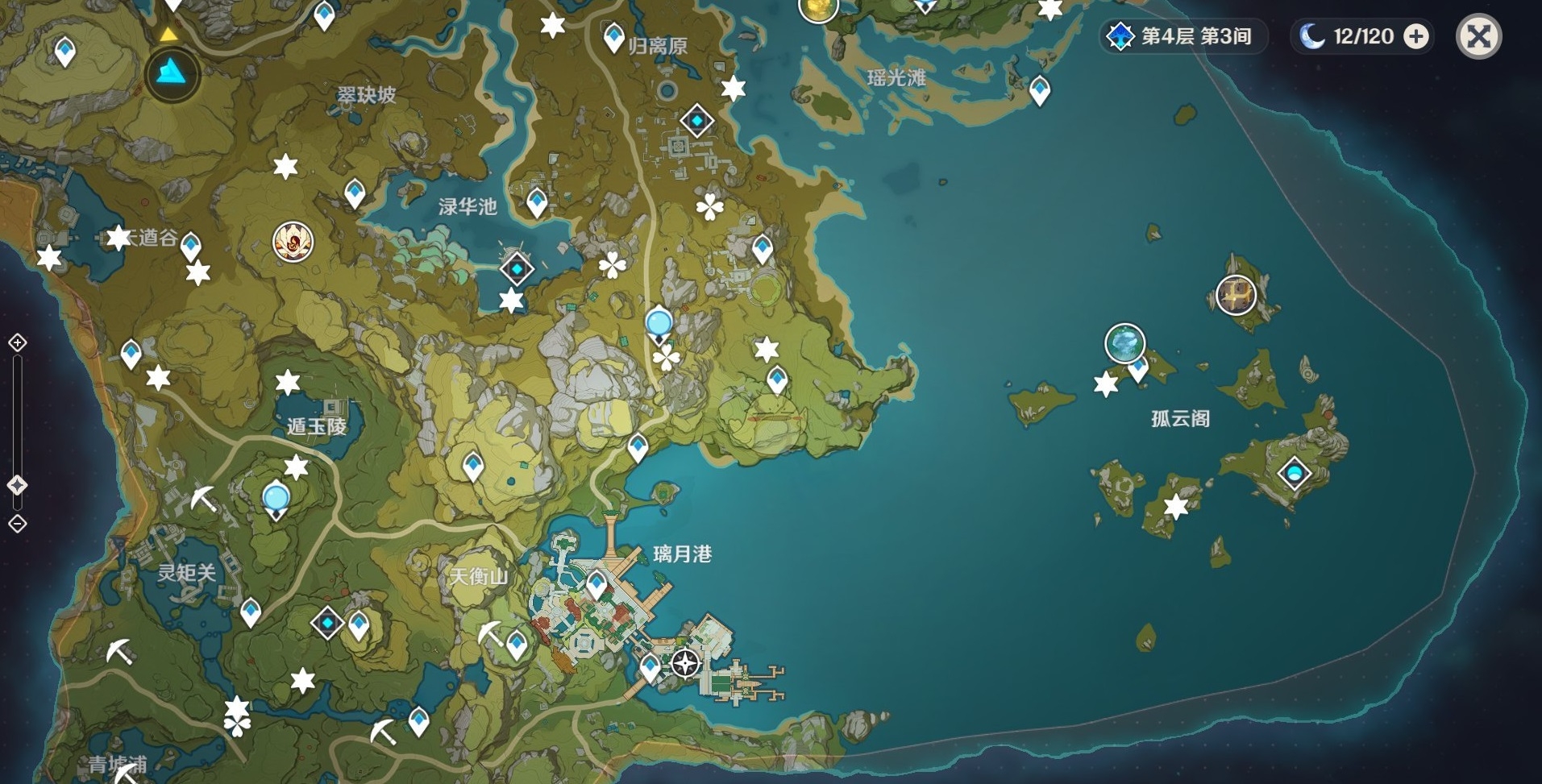1542x784 pixels.
Task: Select the Statue of The Seven marker
Action: [172, 74]
